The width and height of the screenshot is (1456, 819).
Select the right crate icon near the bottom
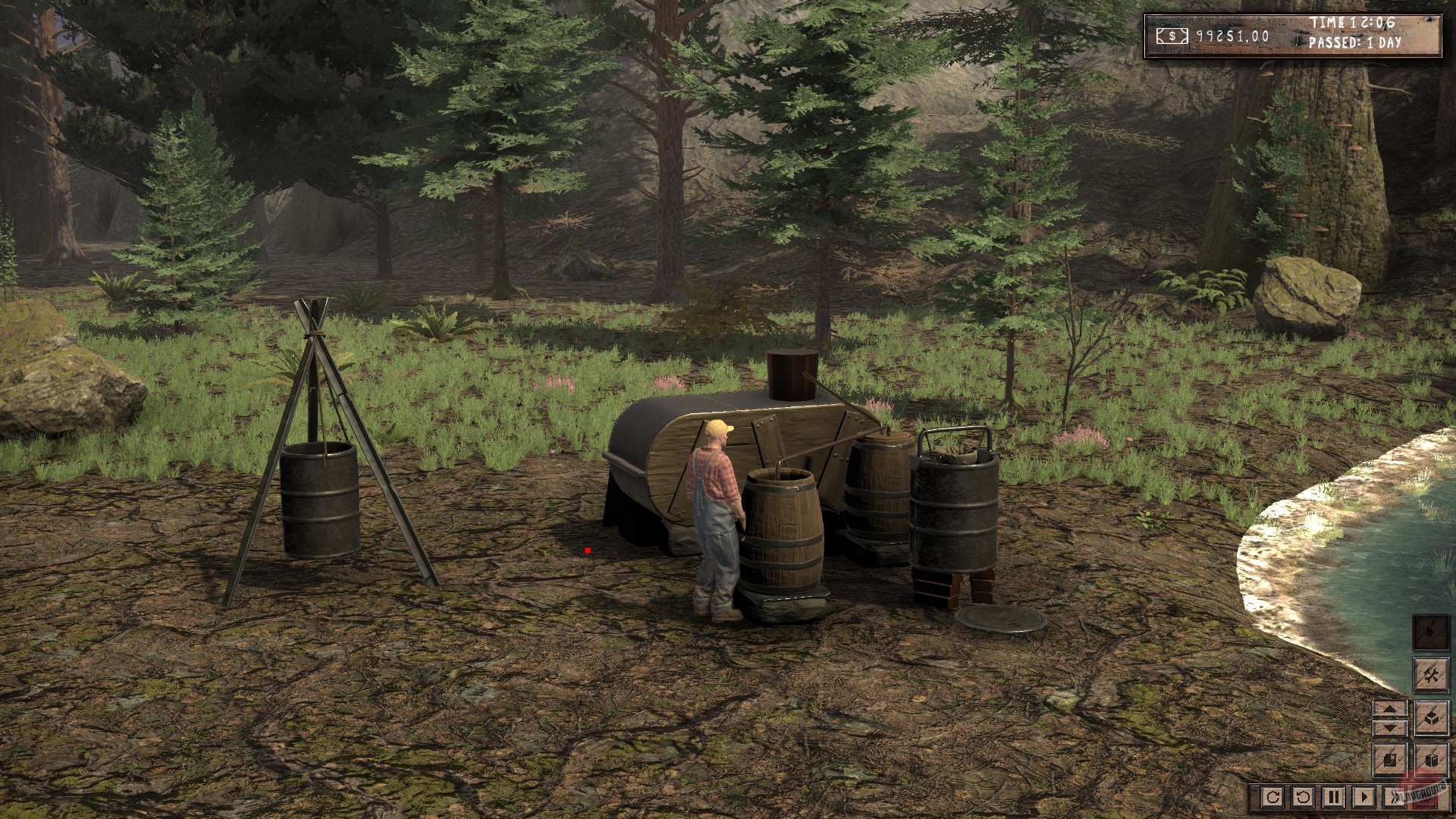click(x=1432, y=761)
